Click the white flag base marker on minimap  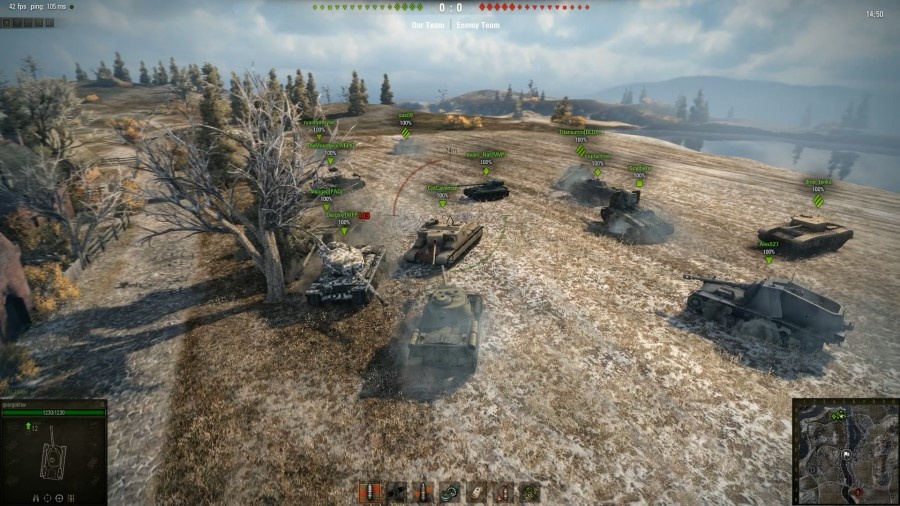(x=845, y=453)
